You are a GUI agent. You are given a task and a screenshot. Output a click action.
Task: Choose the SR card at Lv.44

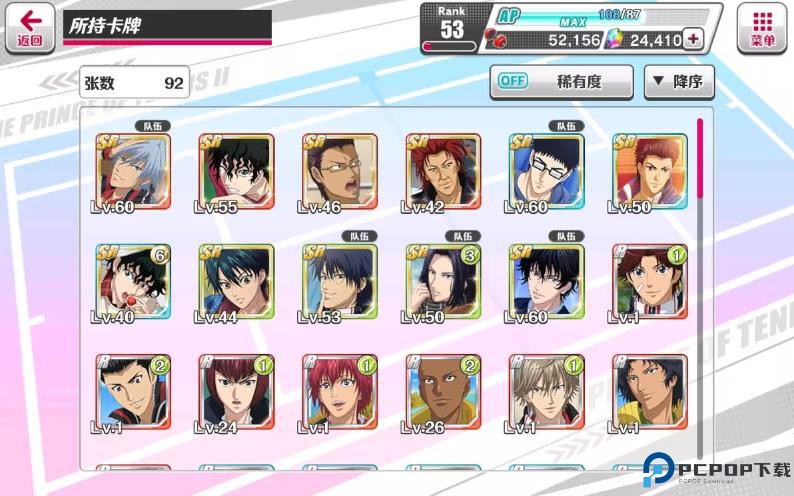pyautogui.click(x=236, y=282)
